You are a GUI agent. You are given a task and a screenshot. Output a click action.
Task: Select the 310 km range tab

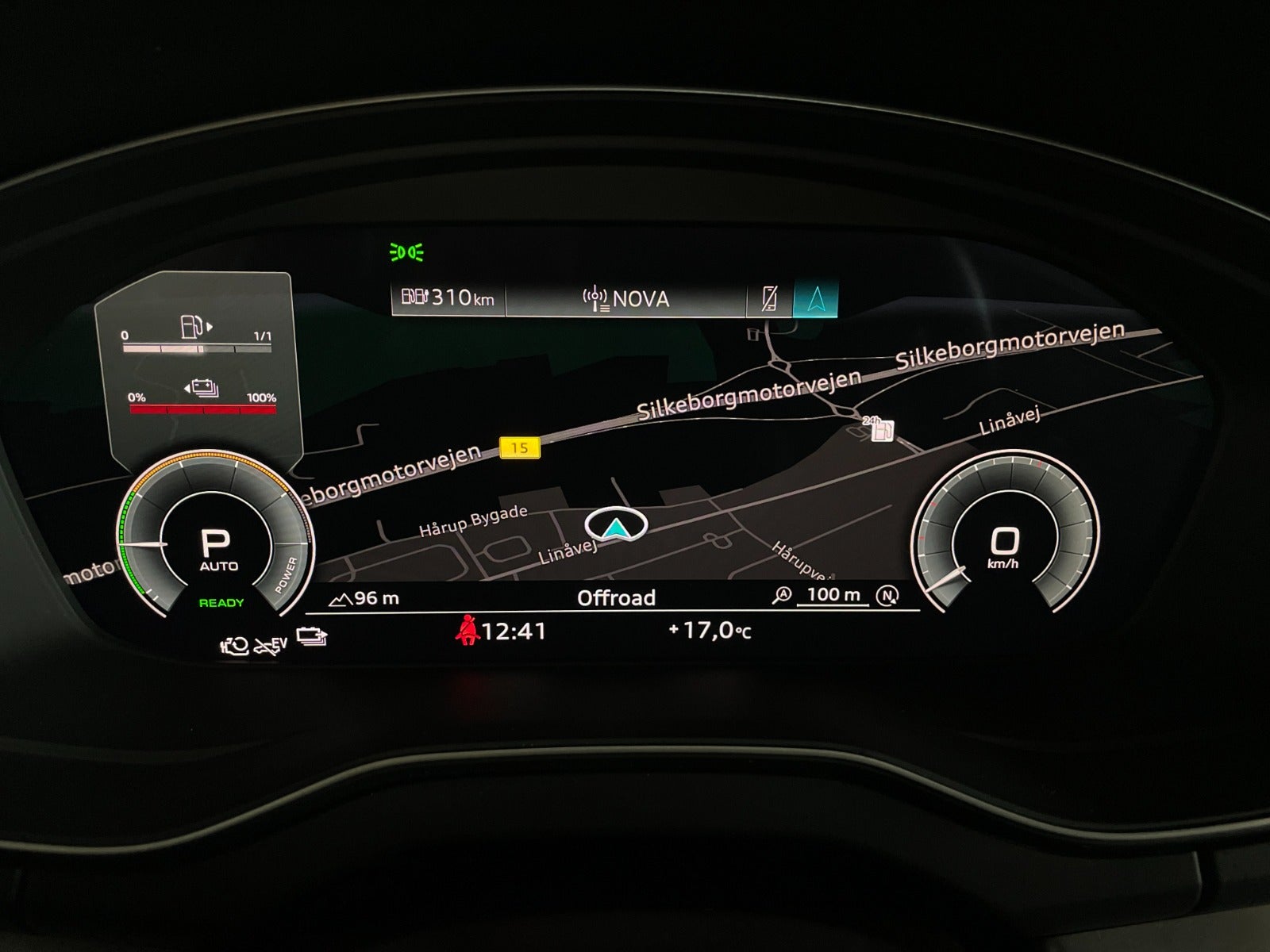[448, 298]
